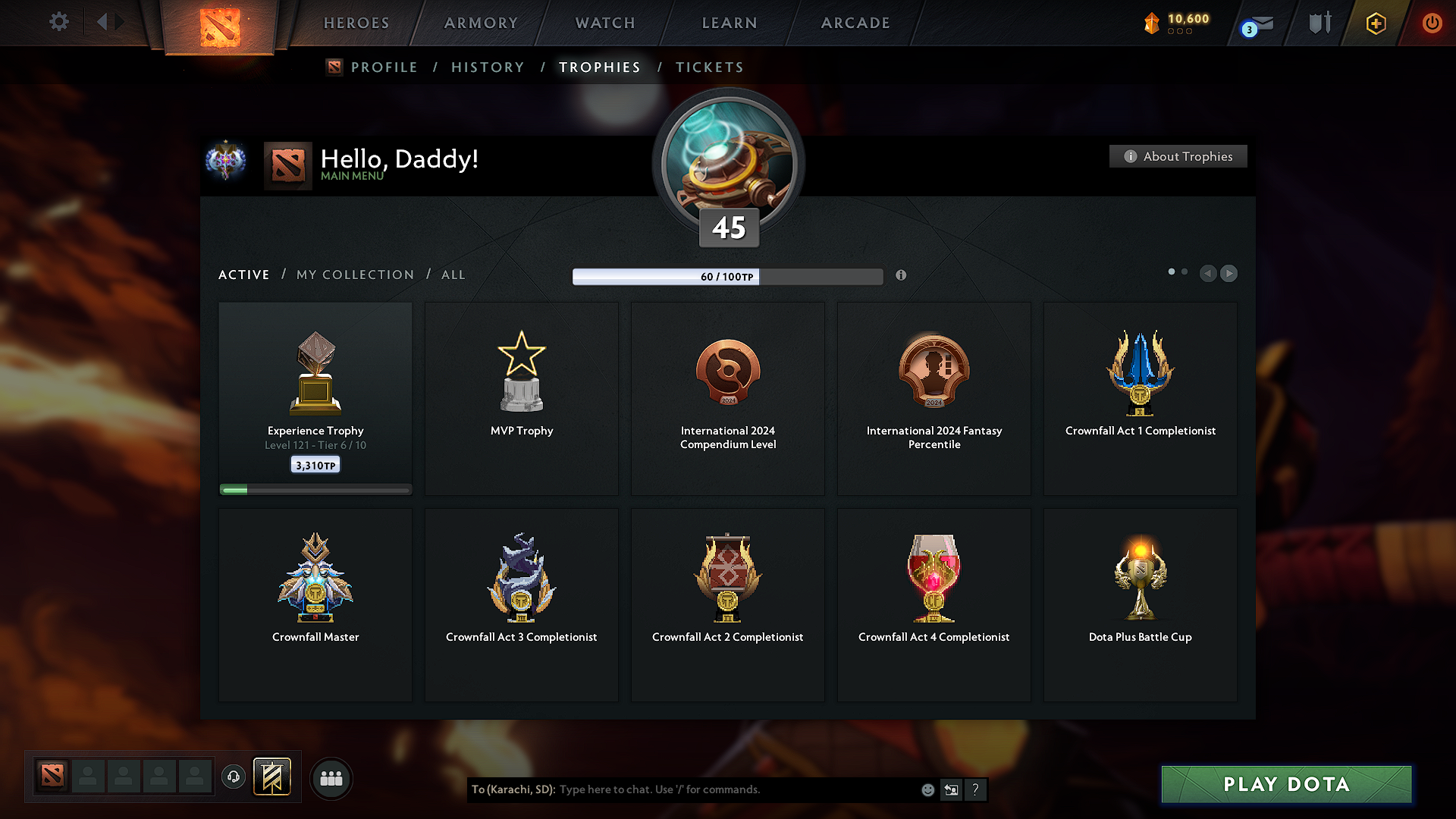Select the MVP Trophy tile
The width and height of the screenshot is (1456, 819).
(x=522, y=398)
